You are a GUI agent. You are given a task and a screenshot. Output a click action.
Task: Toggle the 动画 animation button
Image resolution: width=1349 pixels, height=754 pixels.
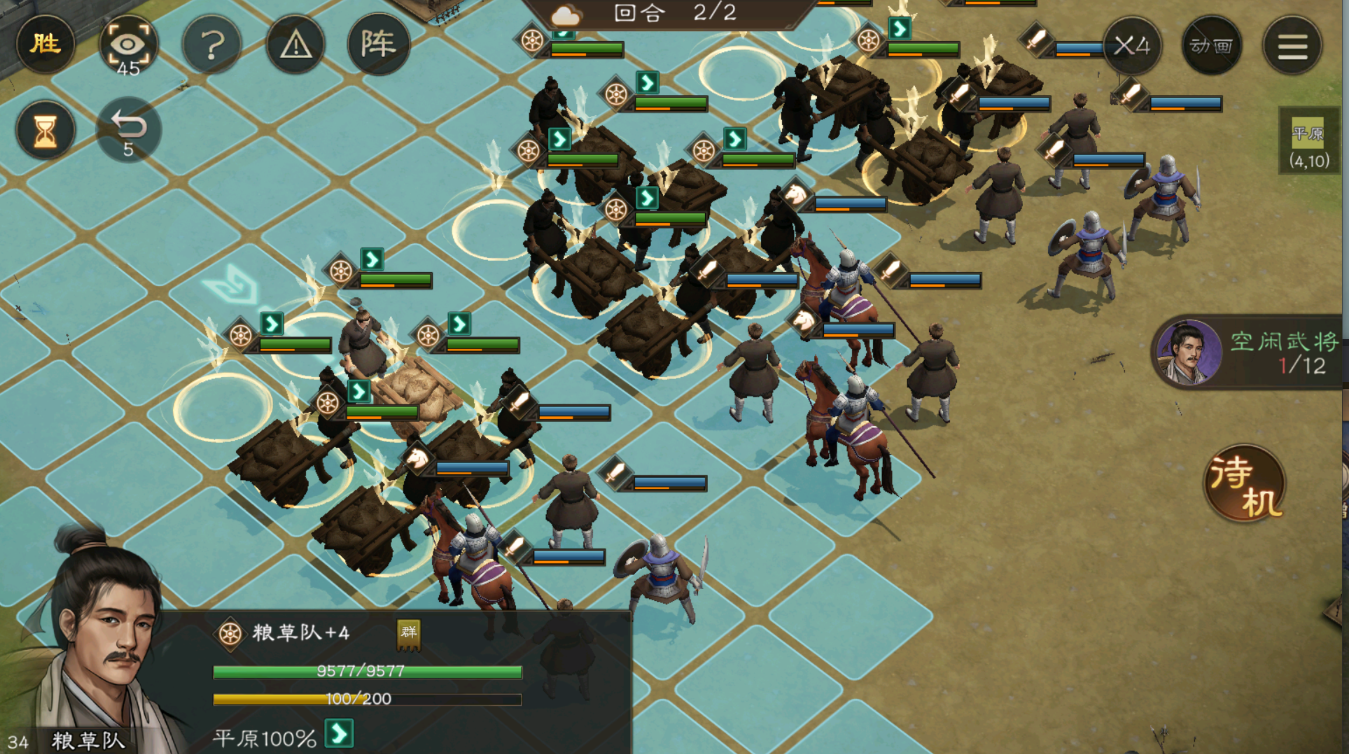1211,45
